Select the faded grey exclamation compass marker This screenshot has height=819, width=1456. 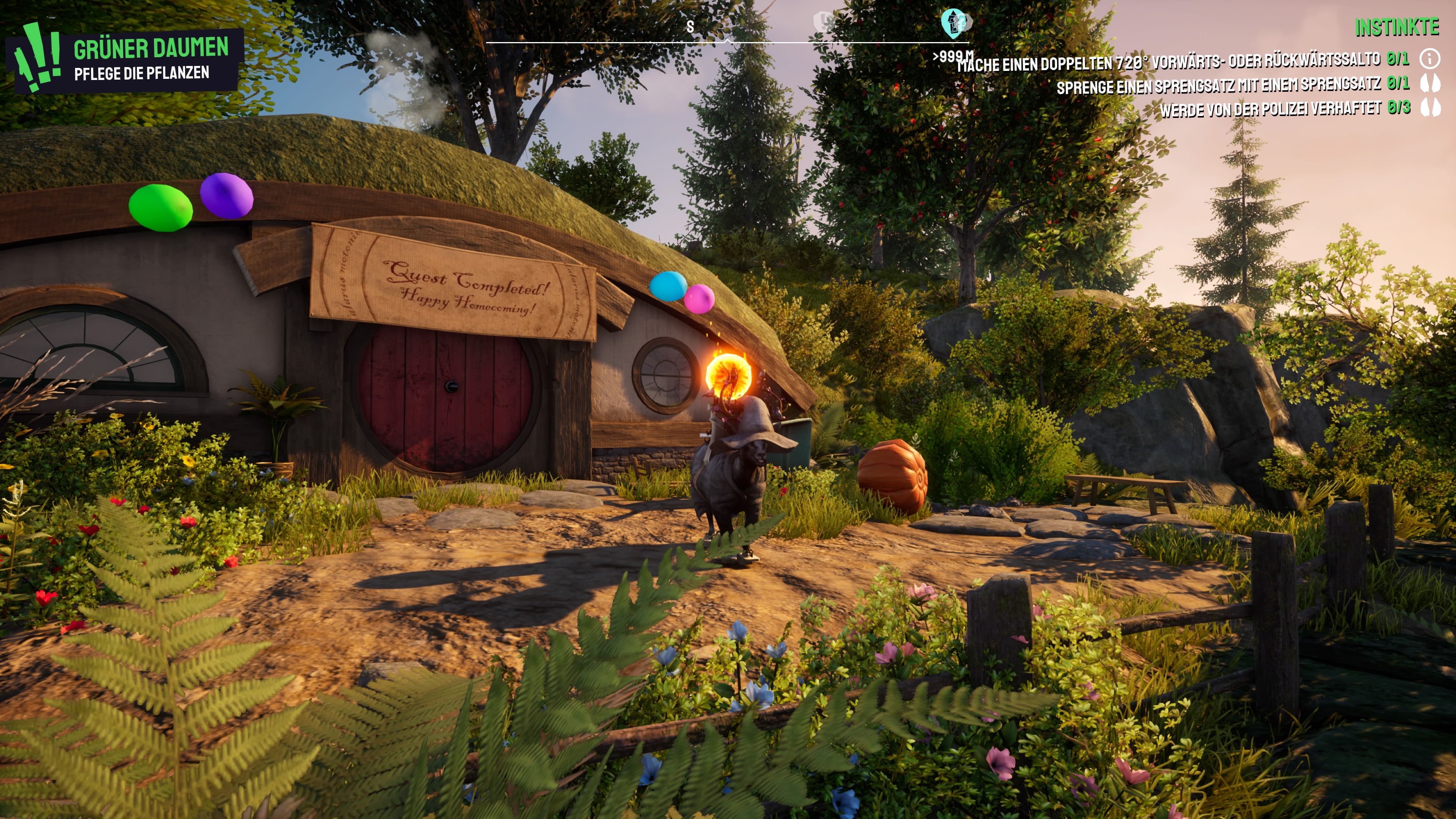[x=822, y=22]
